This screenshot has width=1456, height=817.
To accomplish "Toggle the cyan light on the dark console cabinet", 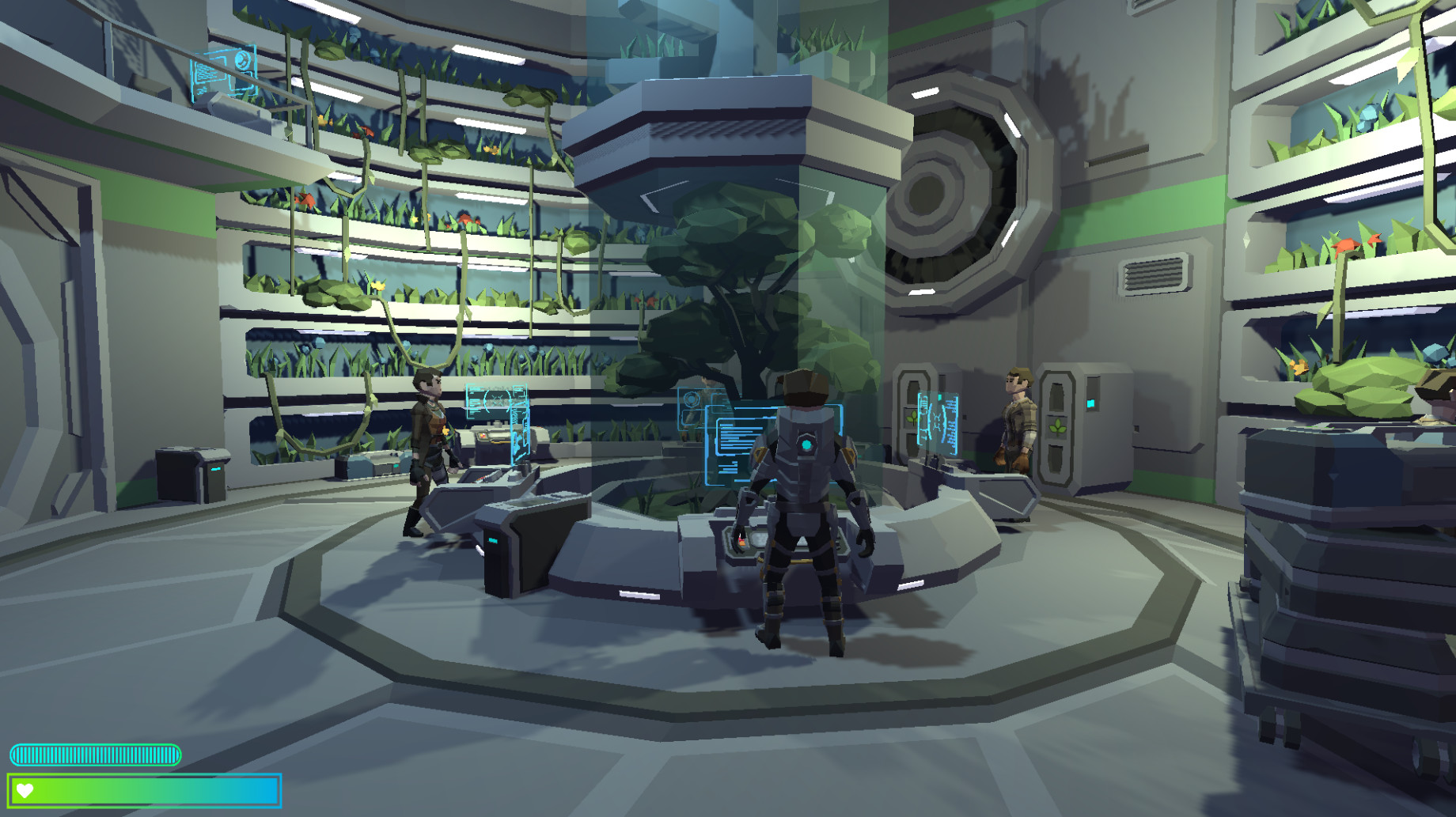I will [493, 539].
